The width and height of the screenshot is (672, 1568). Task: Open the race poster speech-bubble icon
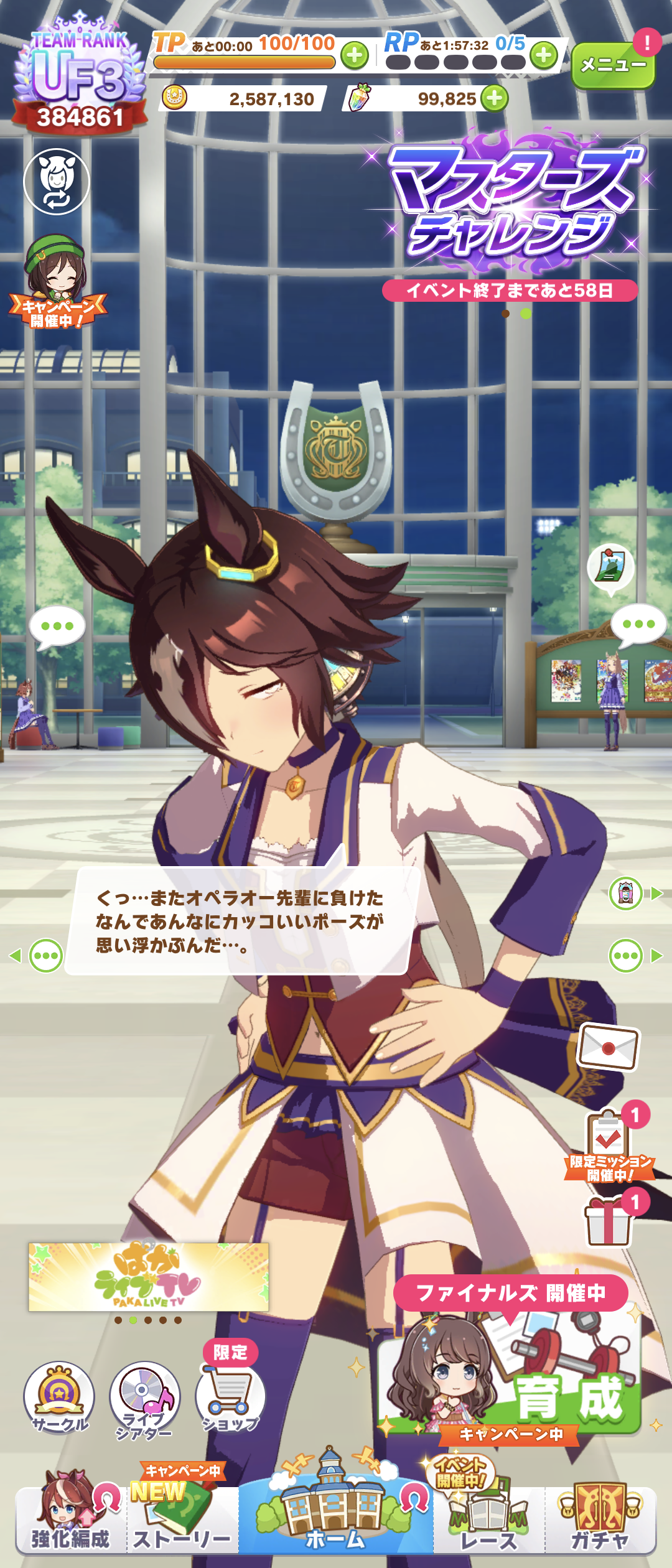click(610, 566)
